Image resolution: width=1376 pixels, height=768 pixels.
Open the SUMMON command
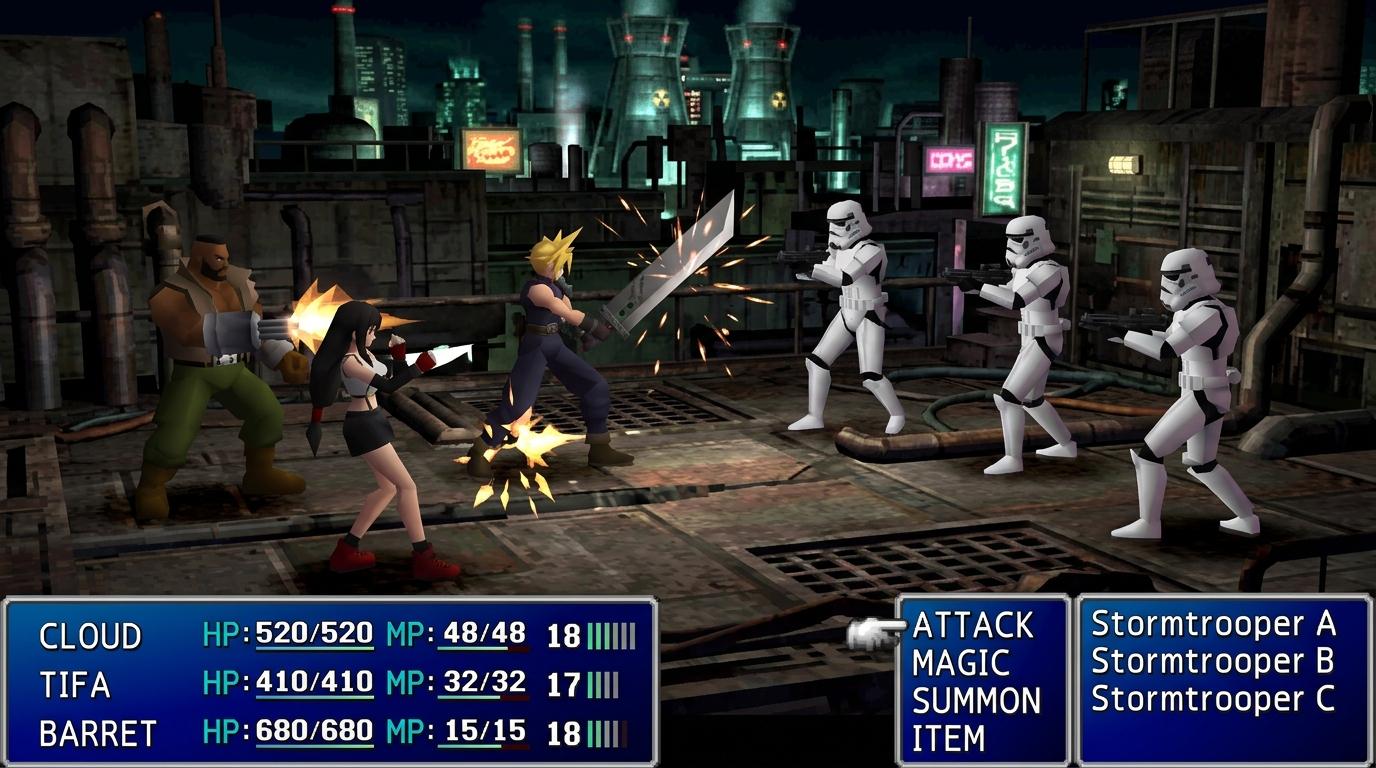point(976,701)
